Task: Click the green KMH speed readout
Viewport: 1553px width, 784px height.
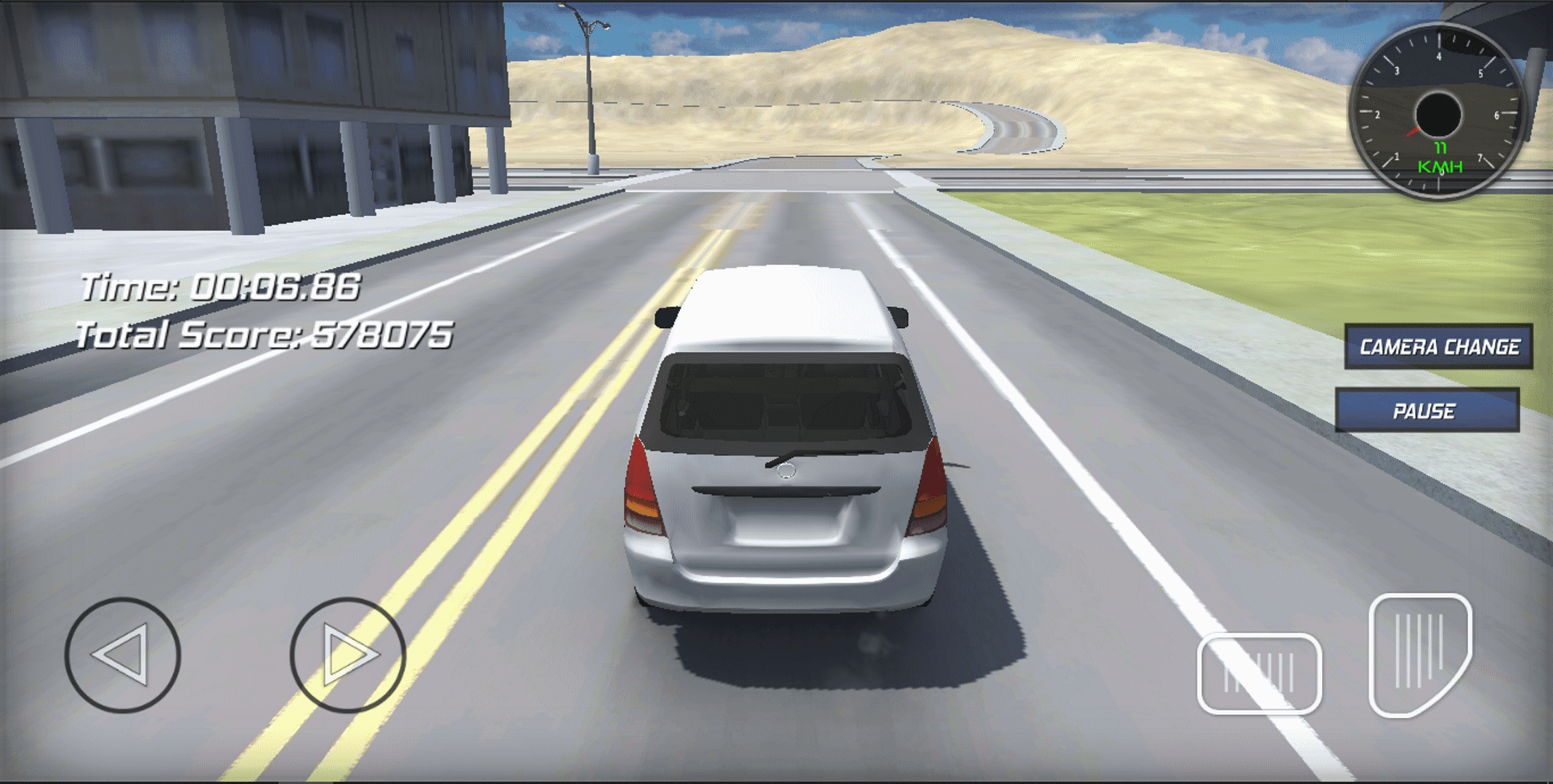Action: (1440, 158)
